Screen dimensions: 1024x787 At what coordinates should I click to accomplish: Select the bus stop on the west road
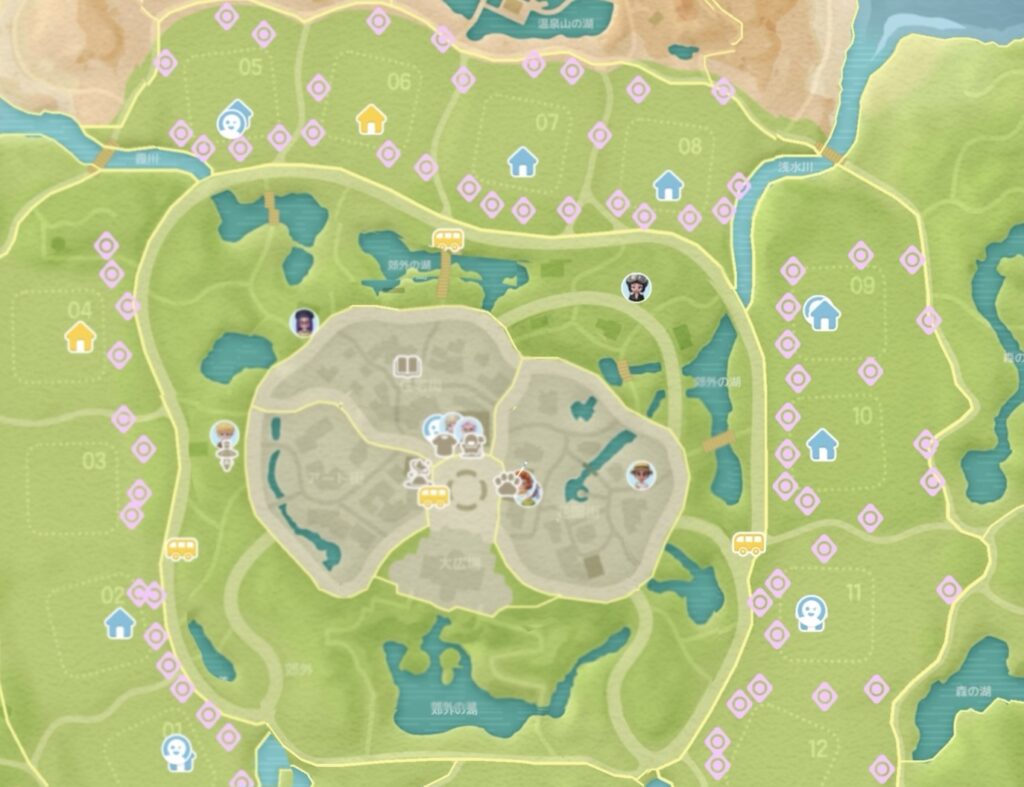point(181,548)
